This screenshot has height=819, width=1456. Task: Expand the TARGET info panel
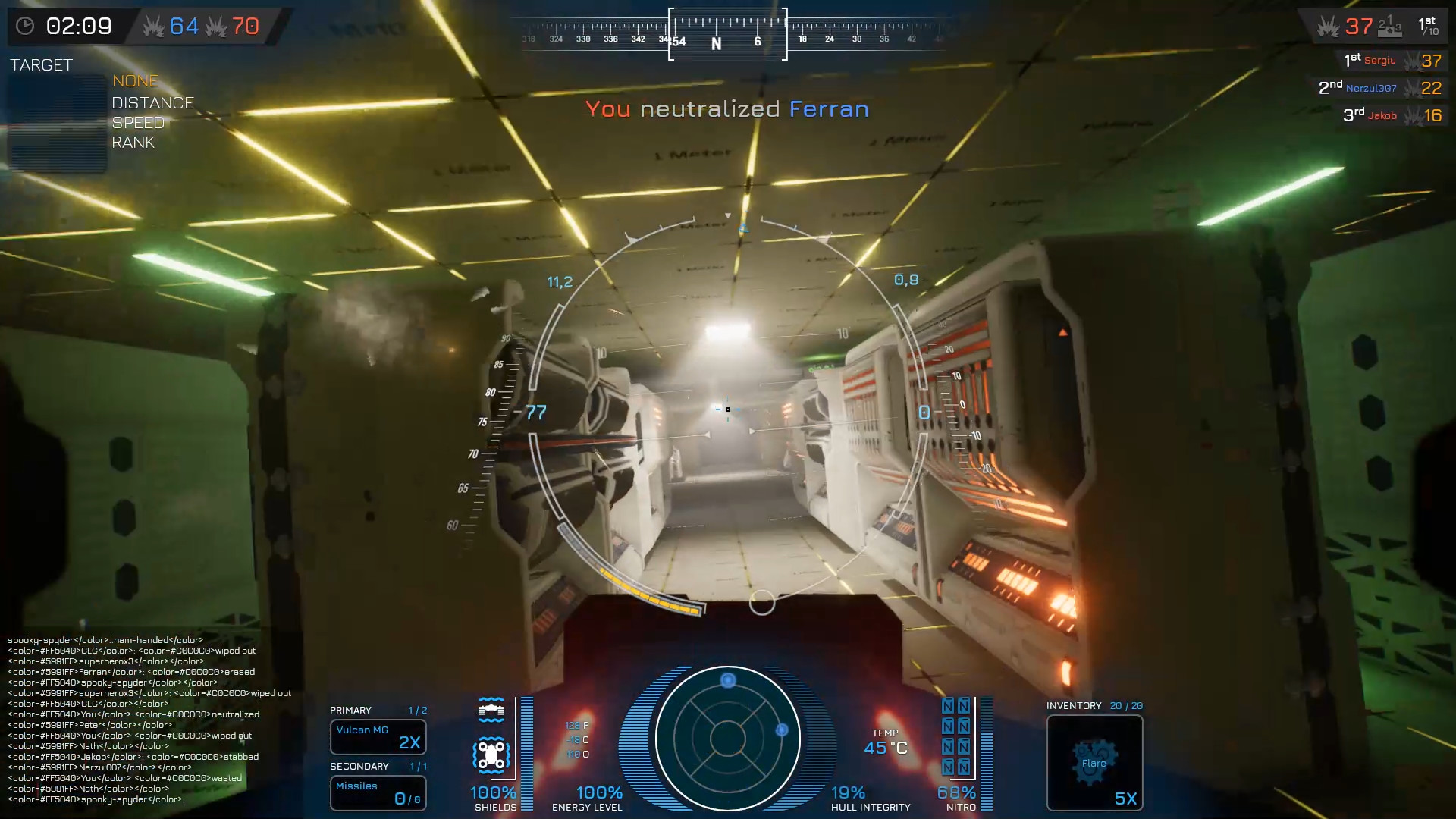(x=42, y=65)
